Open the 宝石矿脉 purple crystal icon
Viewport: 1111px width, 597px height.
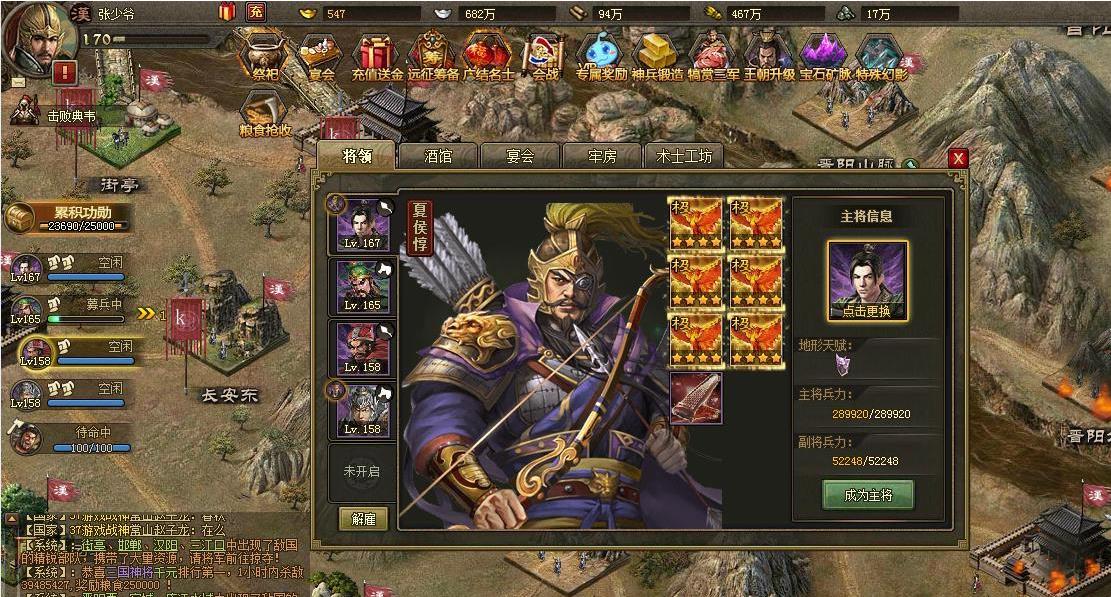(x=824, y=55)
